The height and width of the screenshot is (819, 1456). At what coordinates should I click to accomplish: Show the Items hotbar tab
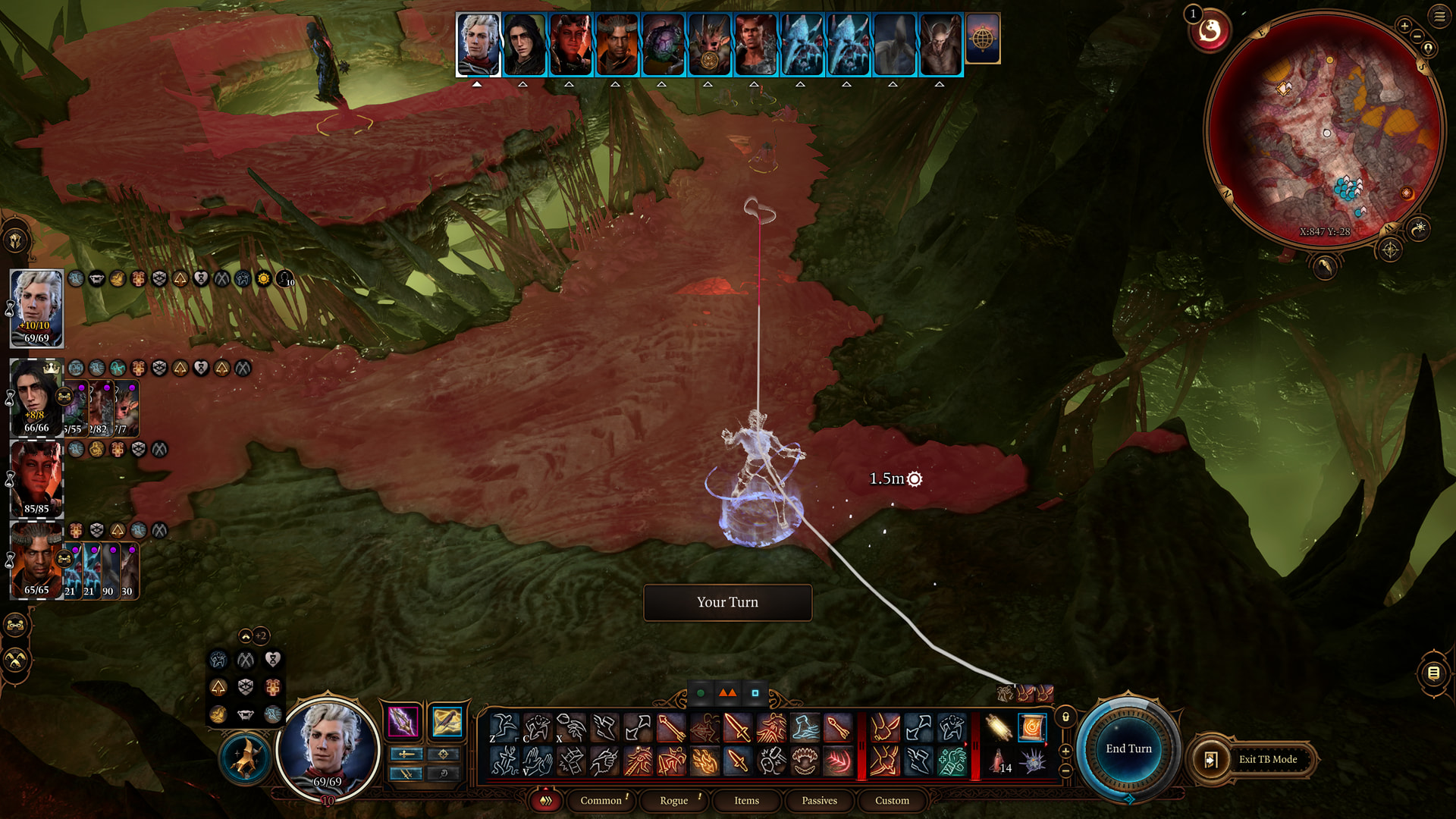pos(746,801)
